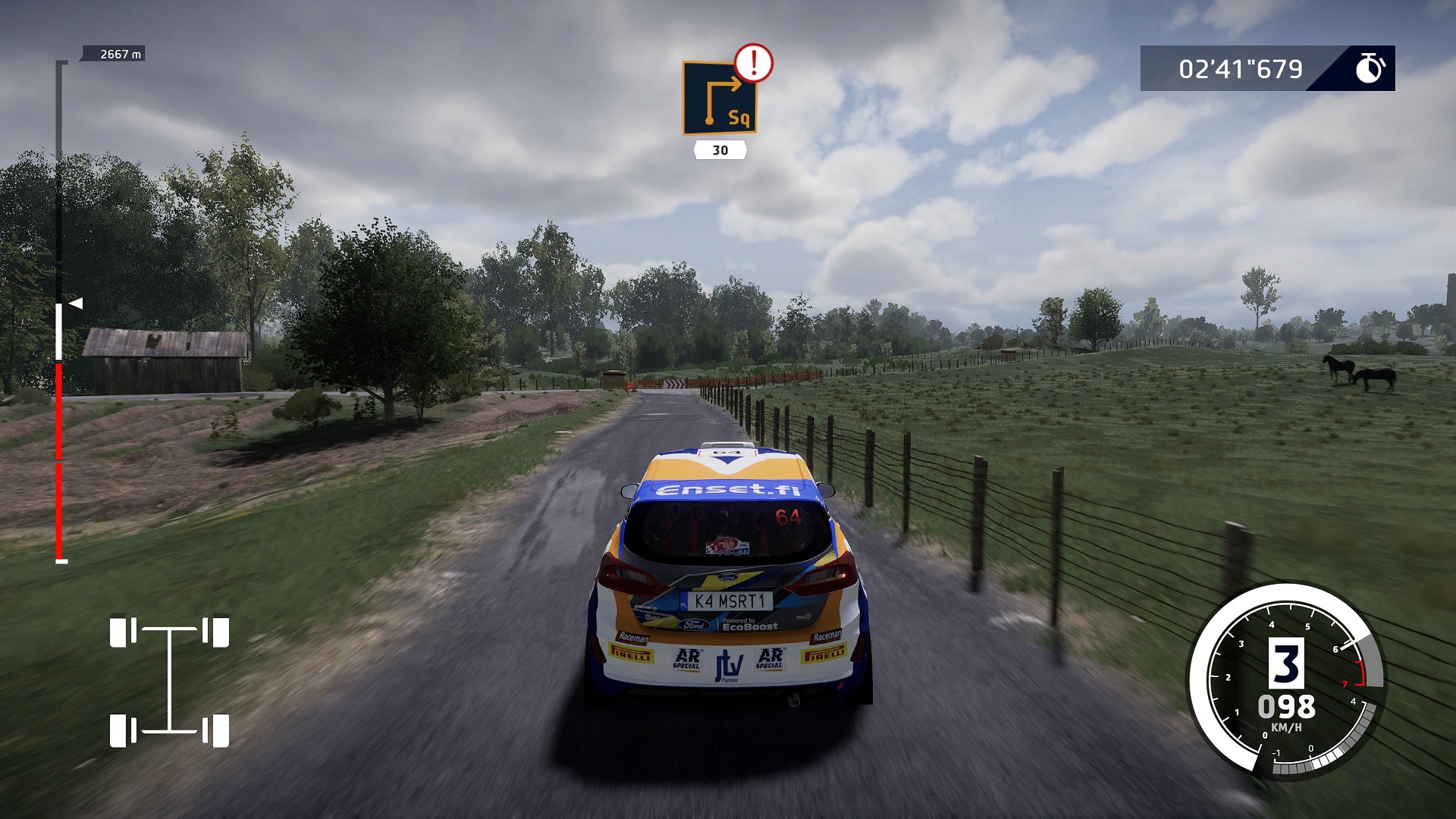Click the white arrow marker on the stage progress bar

(x=76, y=303)
